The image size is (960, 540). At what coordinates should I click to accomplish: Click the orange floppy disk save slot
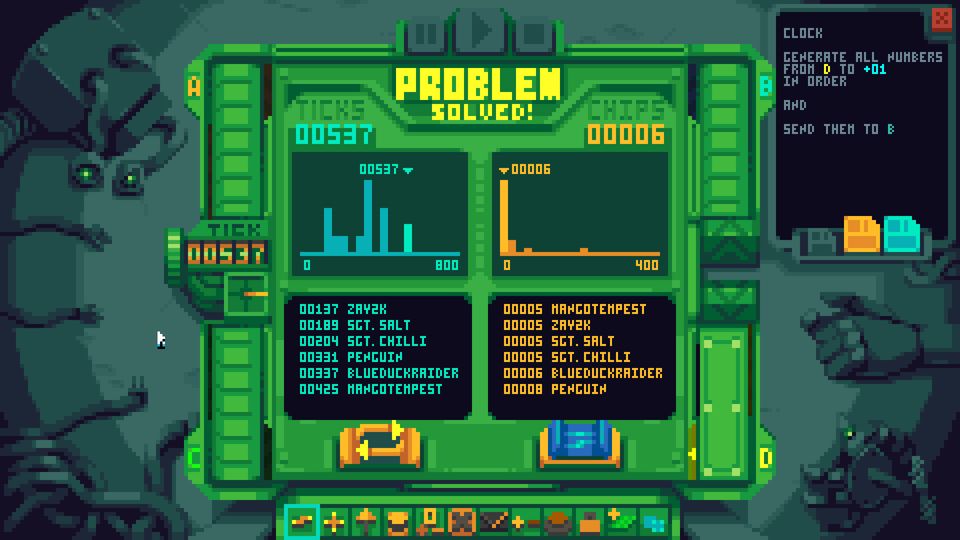[861, 234]
